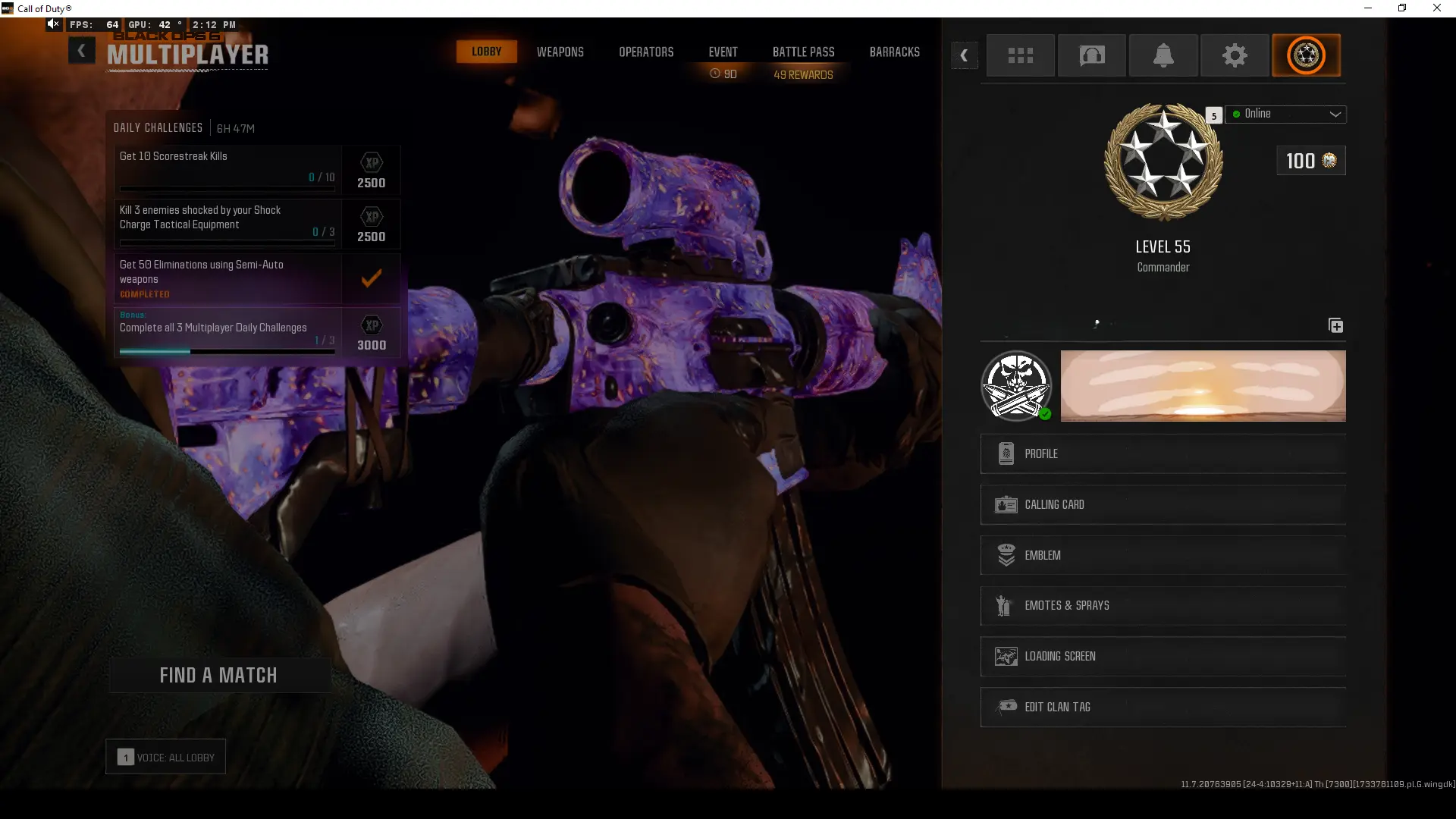Click the Find a Match button
Viewport: 1456px width, 819px height.
pyautogui.click(x=219, y=674)
